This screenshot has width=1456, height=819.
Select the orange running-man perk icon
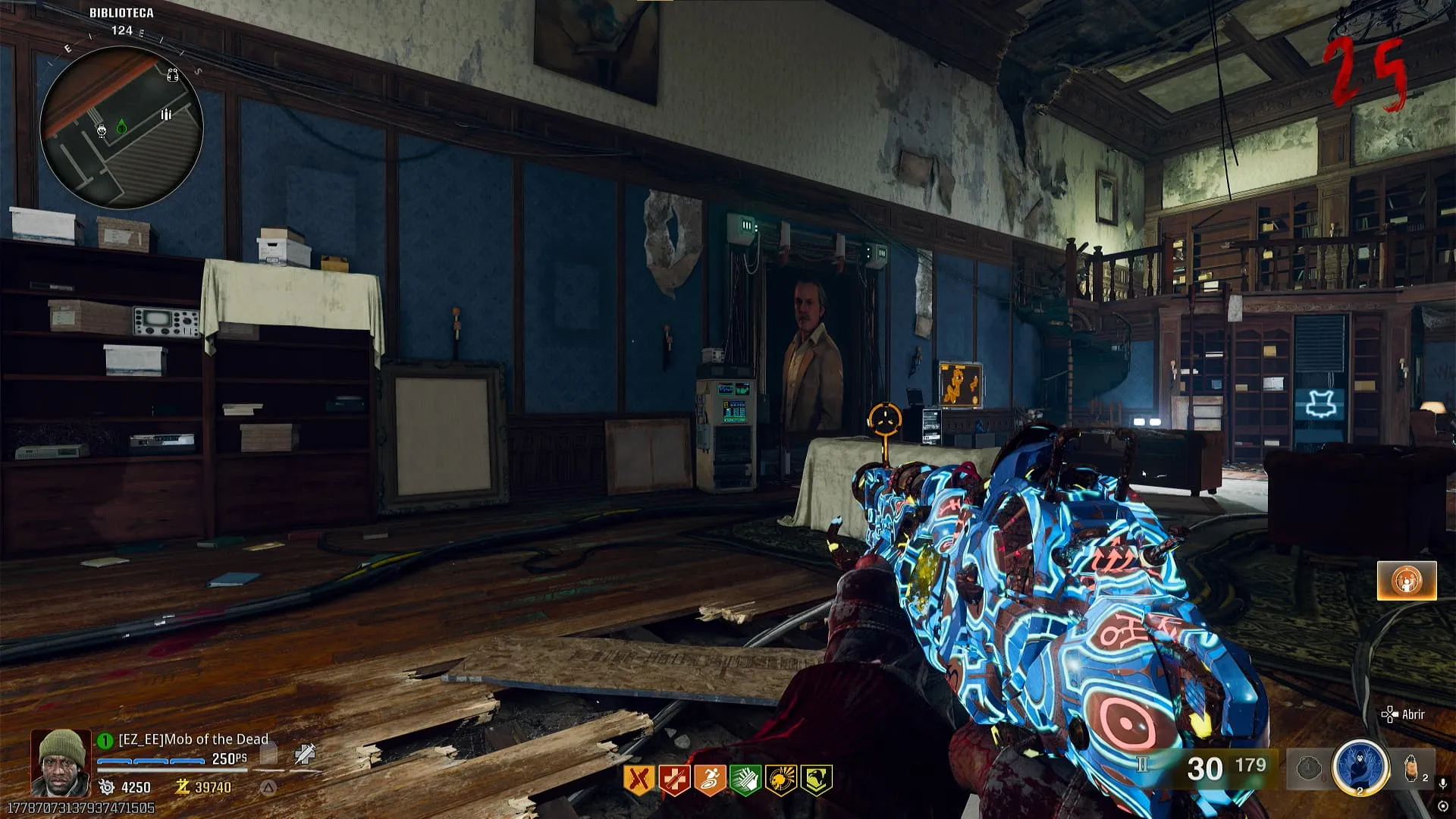[x=710, y=780]
